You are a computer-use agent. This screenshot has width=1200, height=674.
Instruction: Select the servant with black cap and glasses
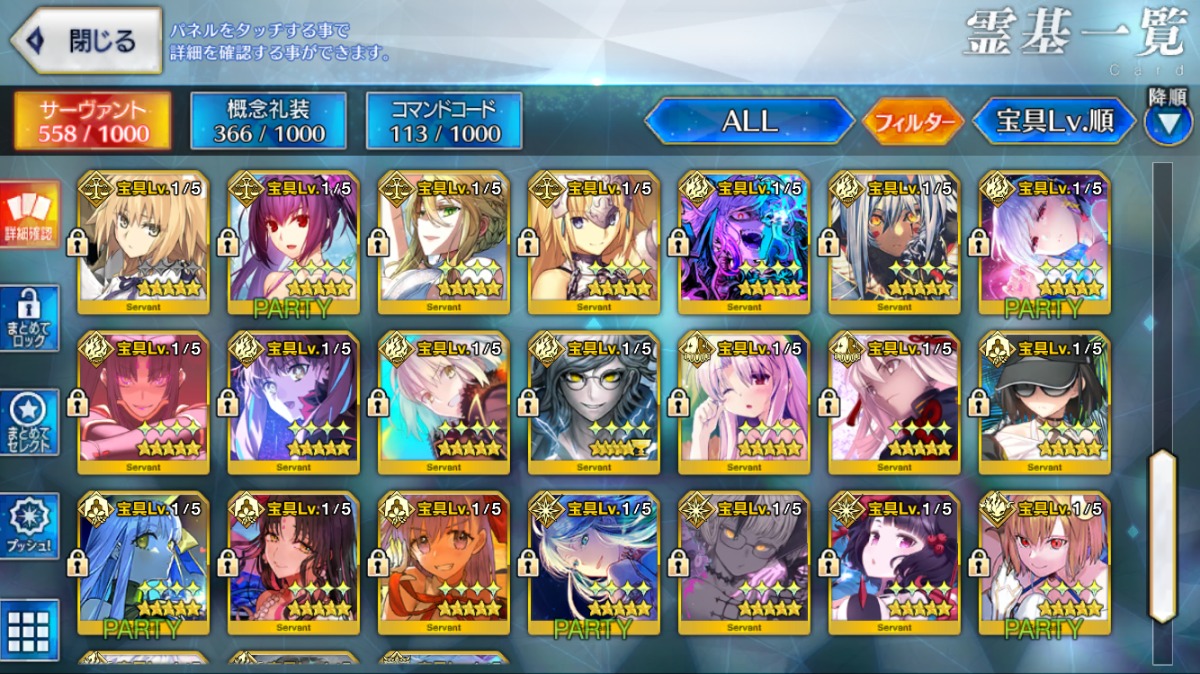1044,402
